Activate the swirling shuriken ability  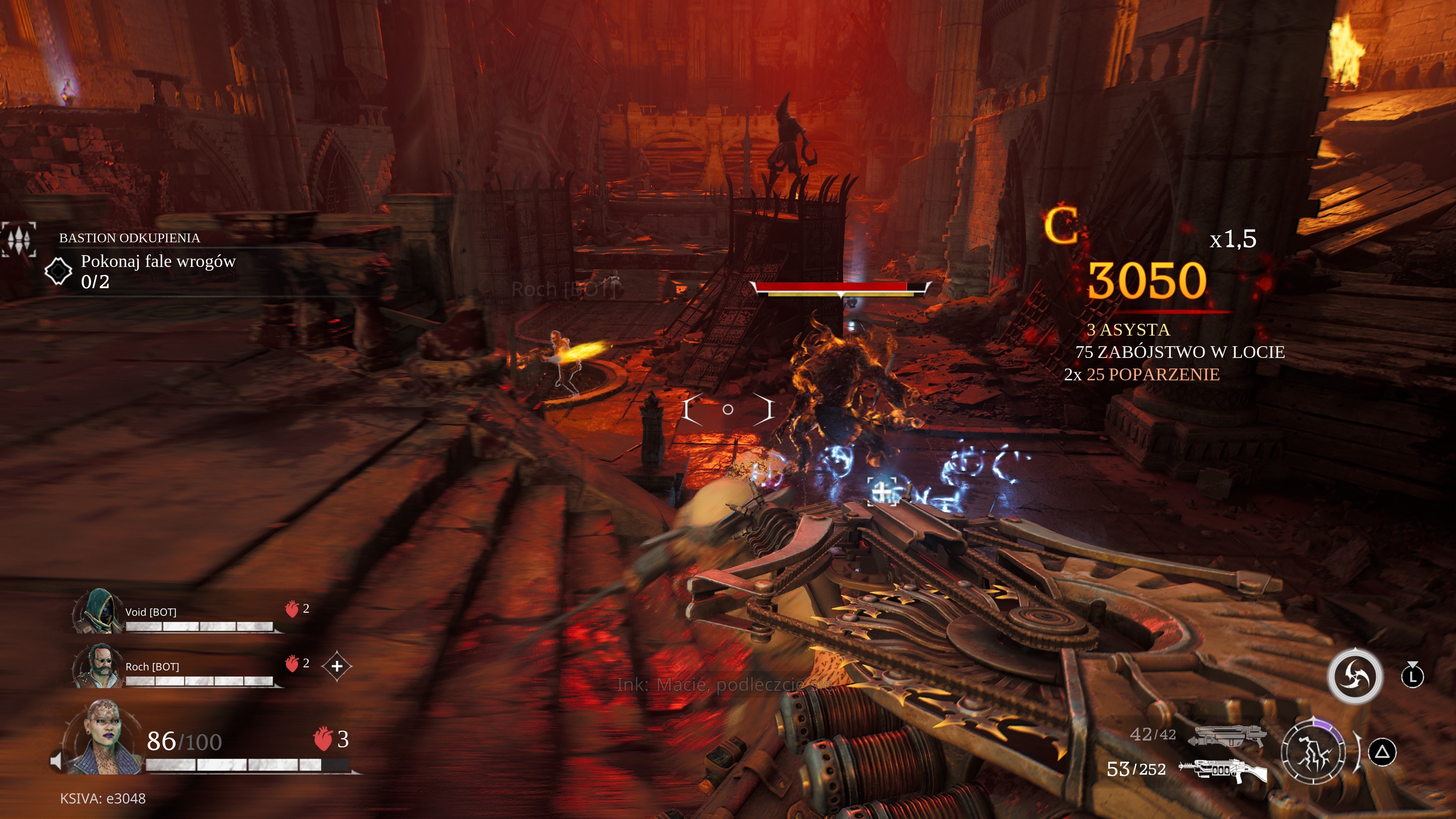point(1355,676)
